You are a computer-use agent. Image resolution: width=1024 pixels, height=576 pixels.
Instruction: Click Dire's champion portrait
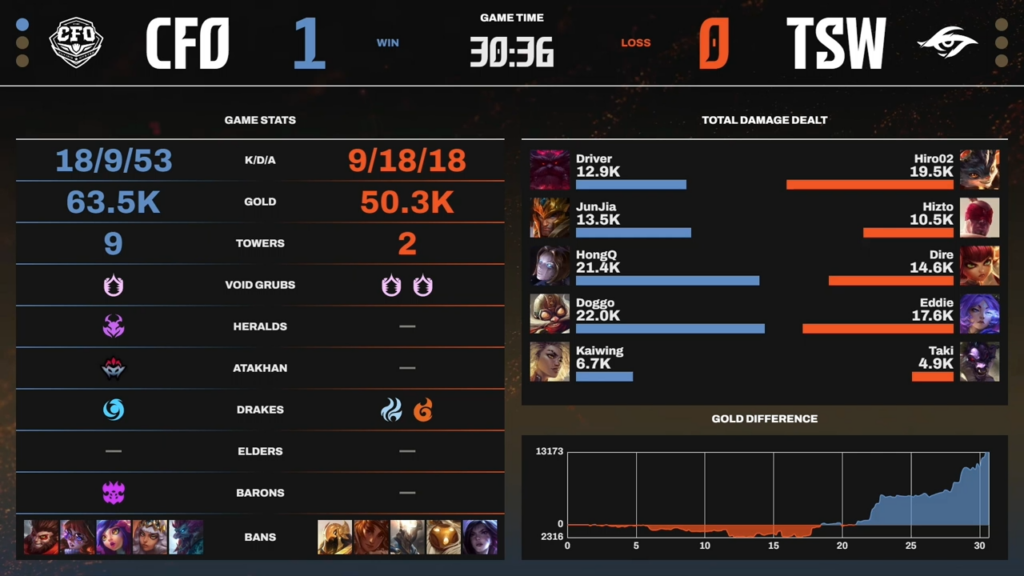[979, 266]
